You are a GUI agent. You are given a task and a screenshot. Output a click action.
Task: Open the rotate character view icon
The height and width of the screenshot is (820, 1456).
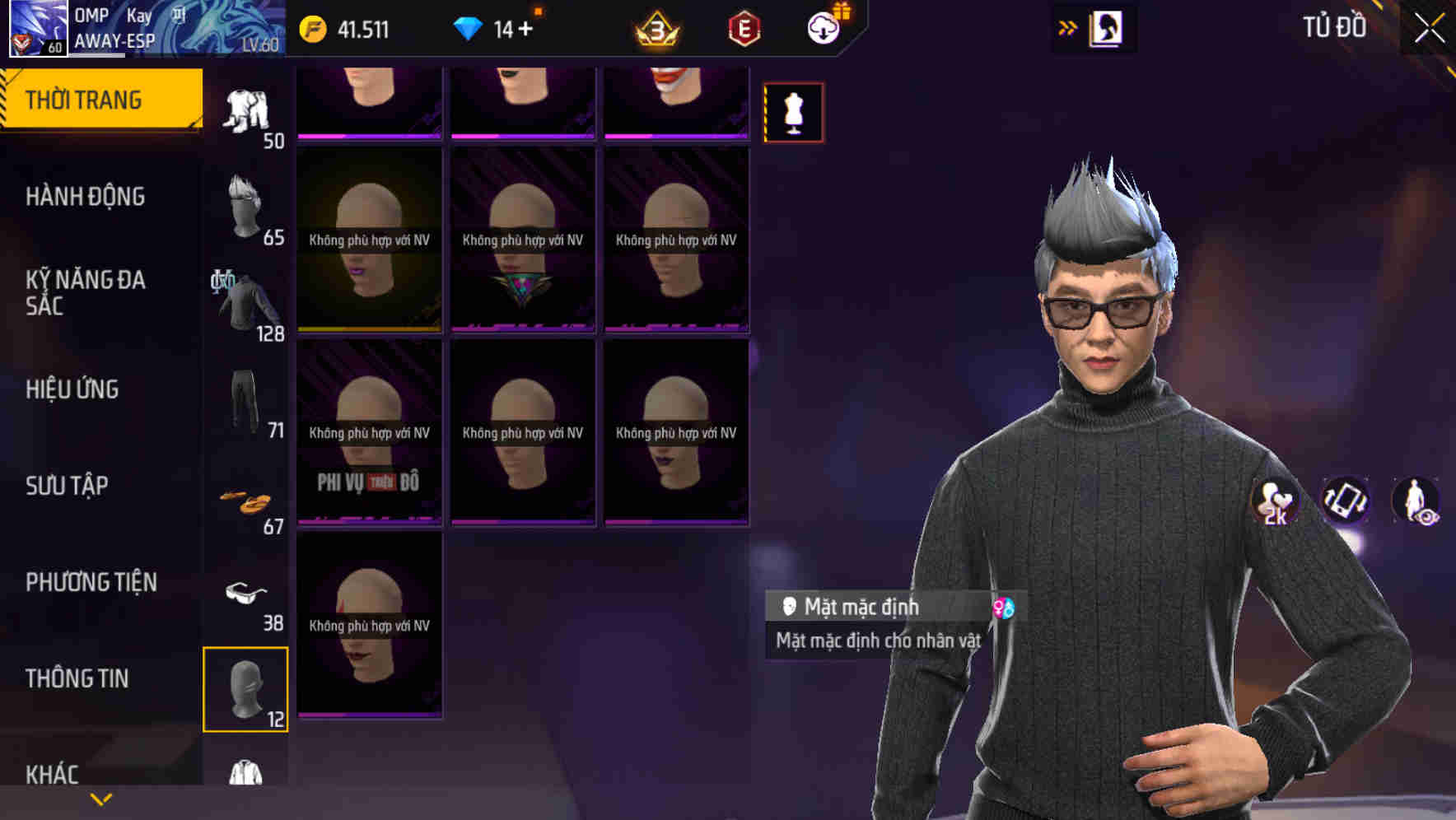point(1346,501)
